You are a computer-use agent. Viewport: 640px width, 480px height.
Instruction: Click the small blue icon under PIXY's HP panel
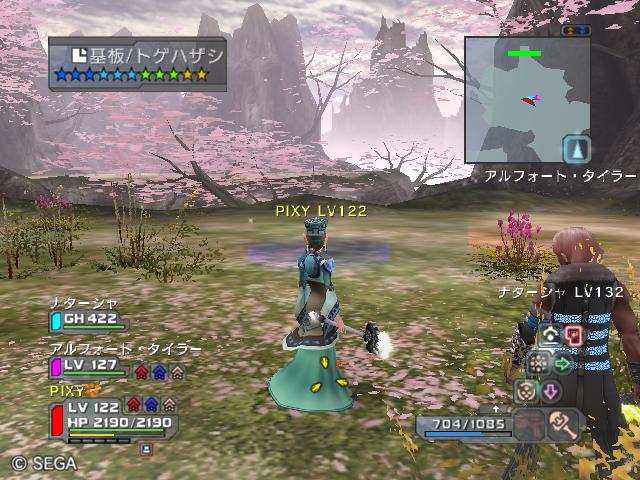146,450
